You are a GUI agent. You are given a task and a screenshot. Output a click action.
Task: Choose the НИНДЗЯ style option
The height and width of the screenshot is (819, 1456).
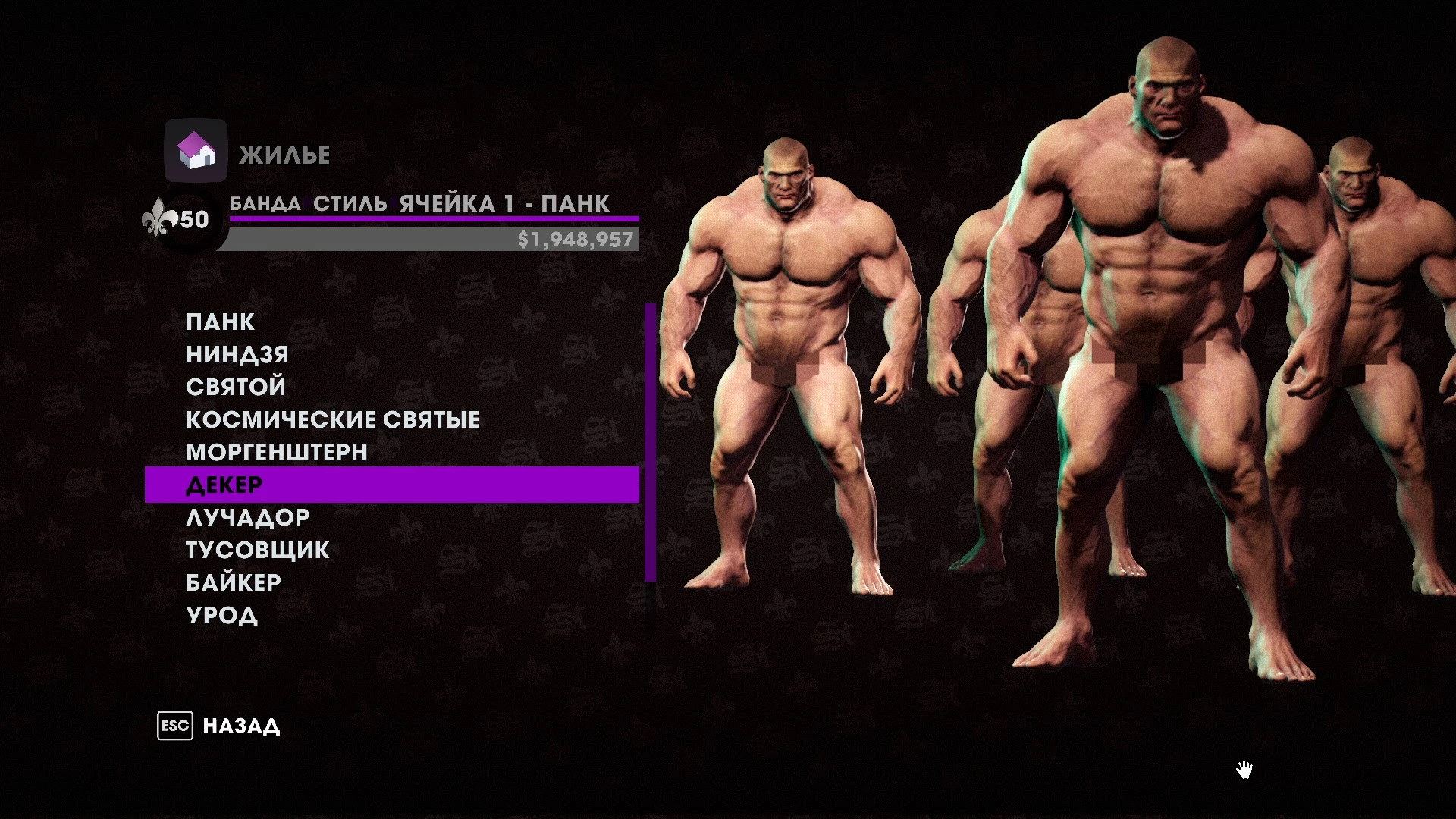pos(236,353)
